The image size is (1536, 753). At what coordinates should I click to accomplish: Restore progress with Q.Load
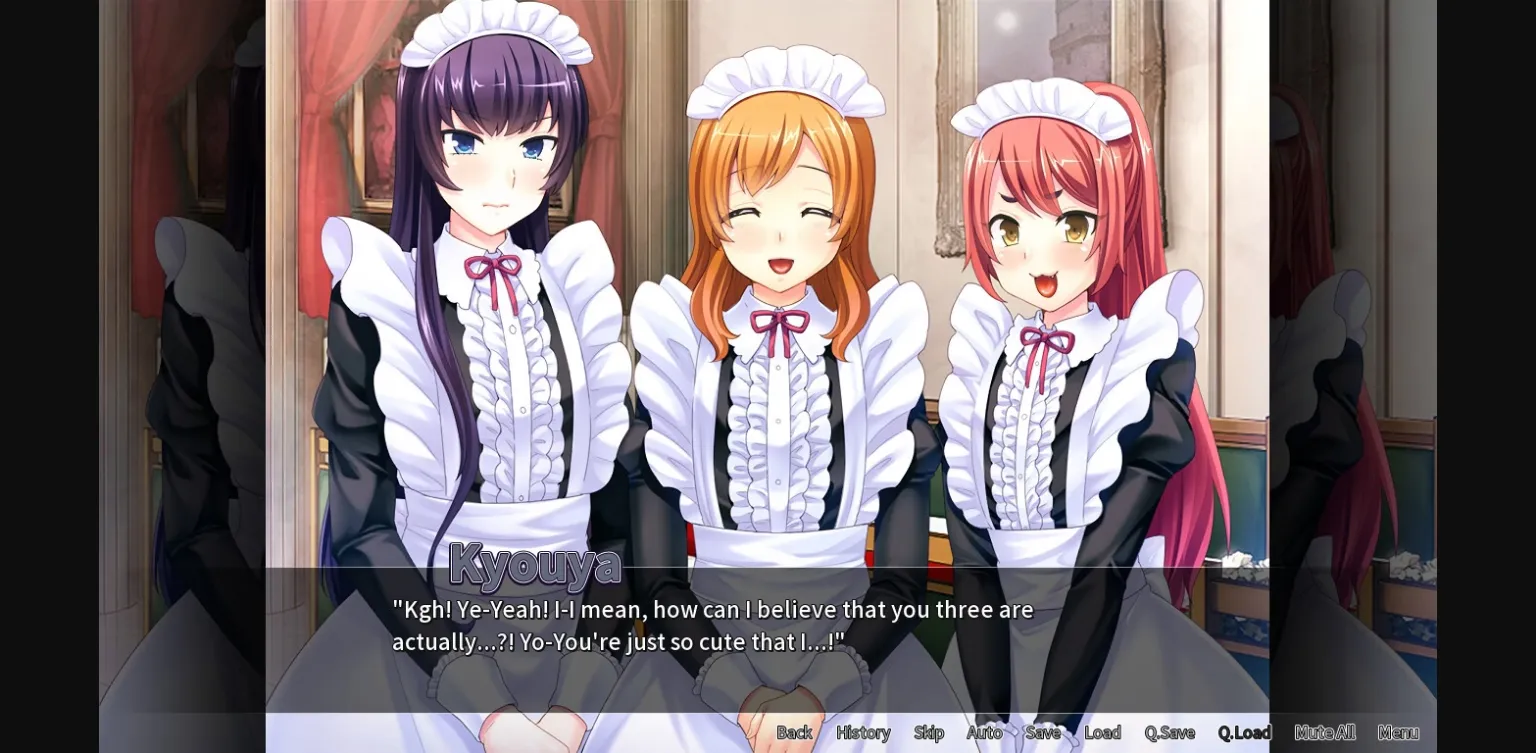click(1246, 732)
